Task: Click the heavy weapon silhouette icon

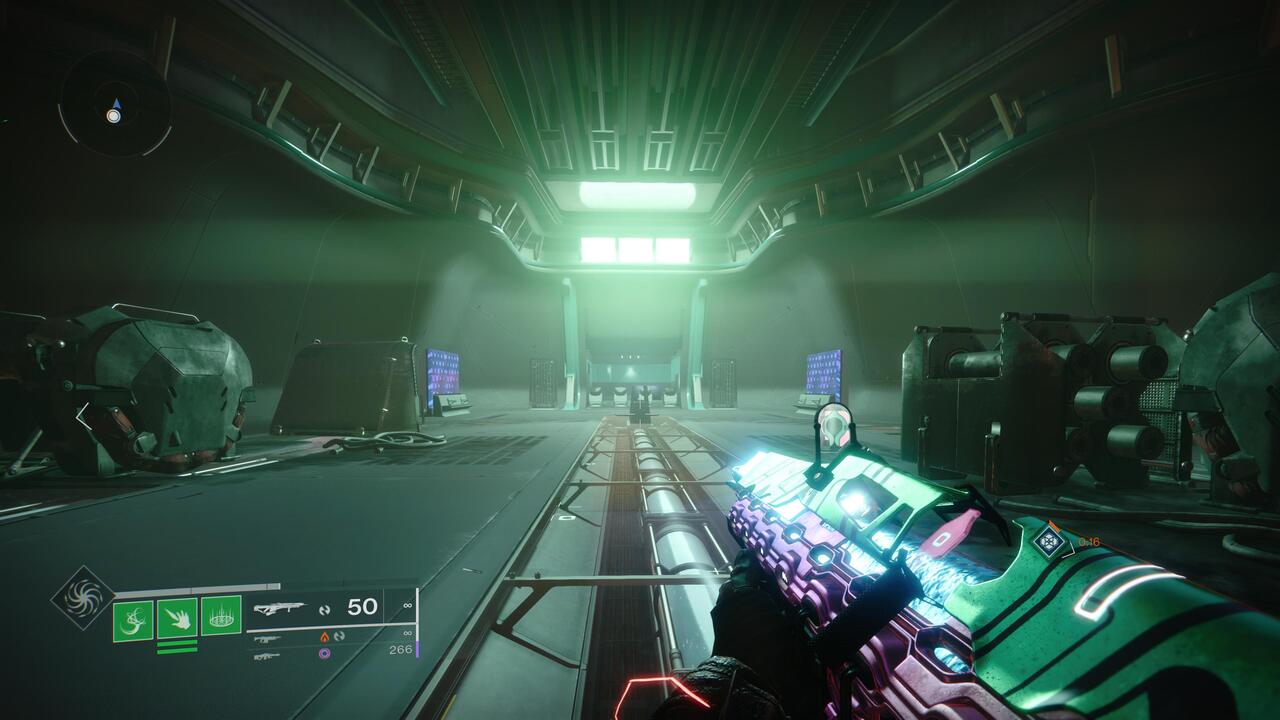Action: [x=267, y=655]
